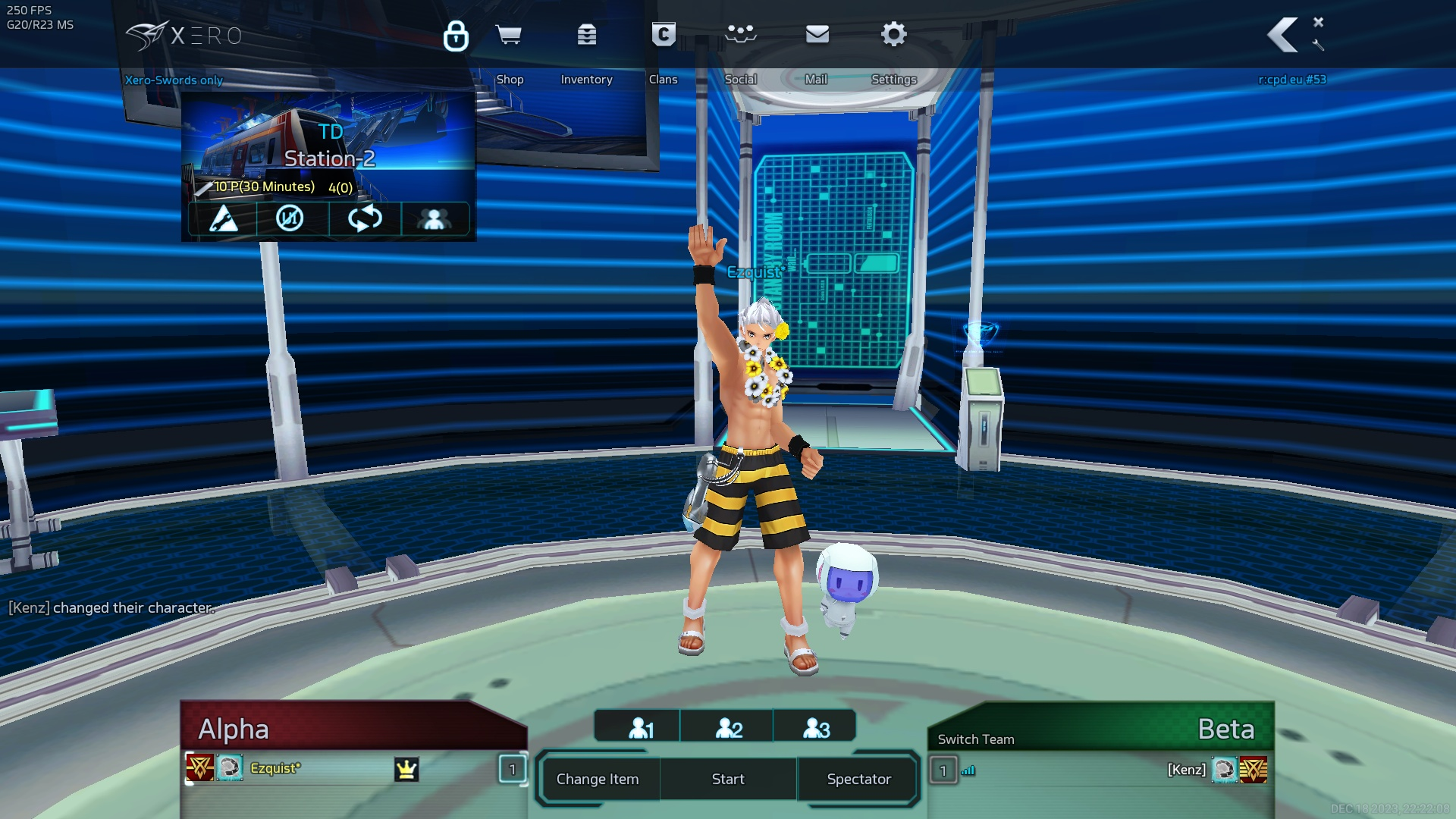Go back with the arrow button
This screenshot has width=1456, height=819.
click(x=1283, y=36)
